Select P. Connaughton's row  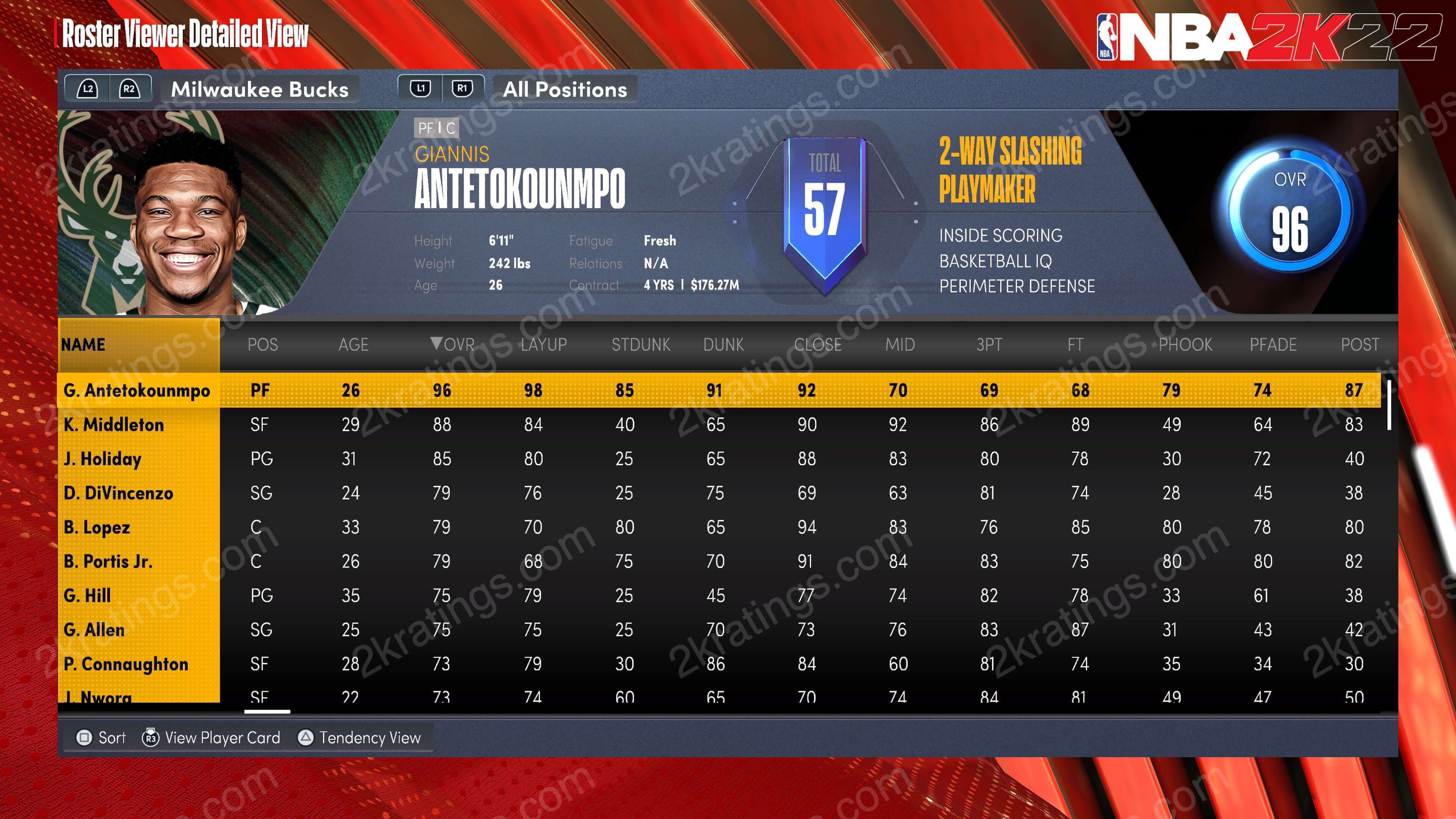click(x=126, y=664)
